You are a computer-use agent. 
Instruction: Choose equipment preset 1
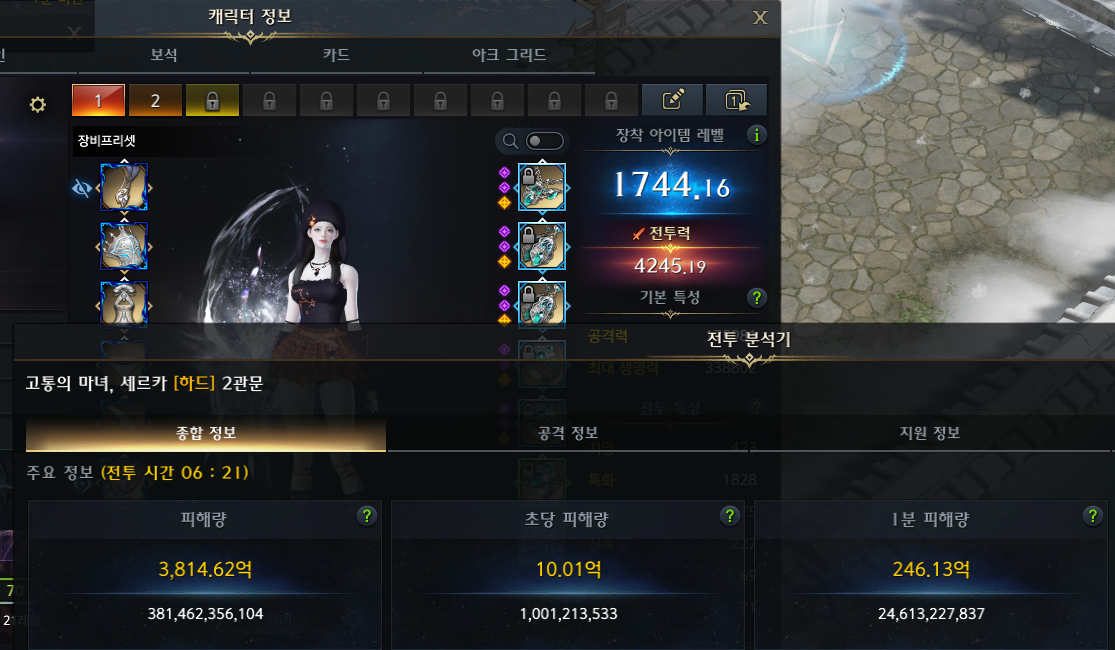point(98,101)
